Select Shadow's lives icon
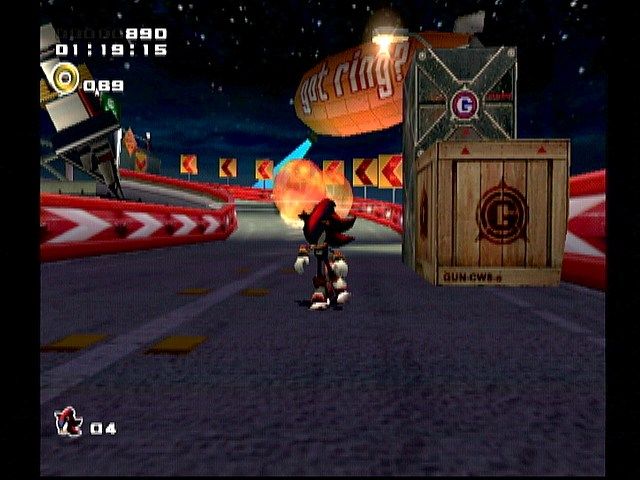This screenshot has width=640, height=480. (69, 423)
